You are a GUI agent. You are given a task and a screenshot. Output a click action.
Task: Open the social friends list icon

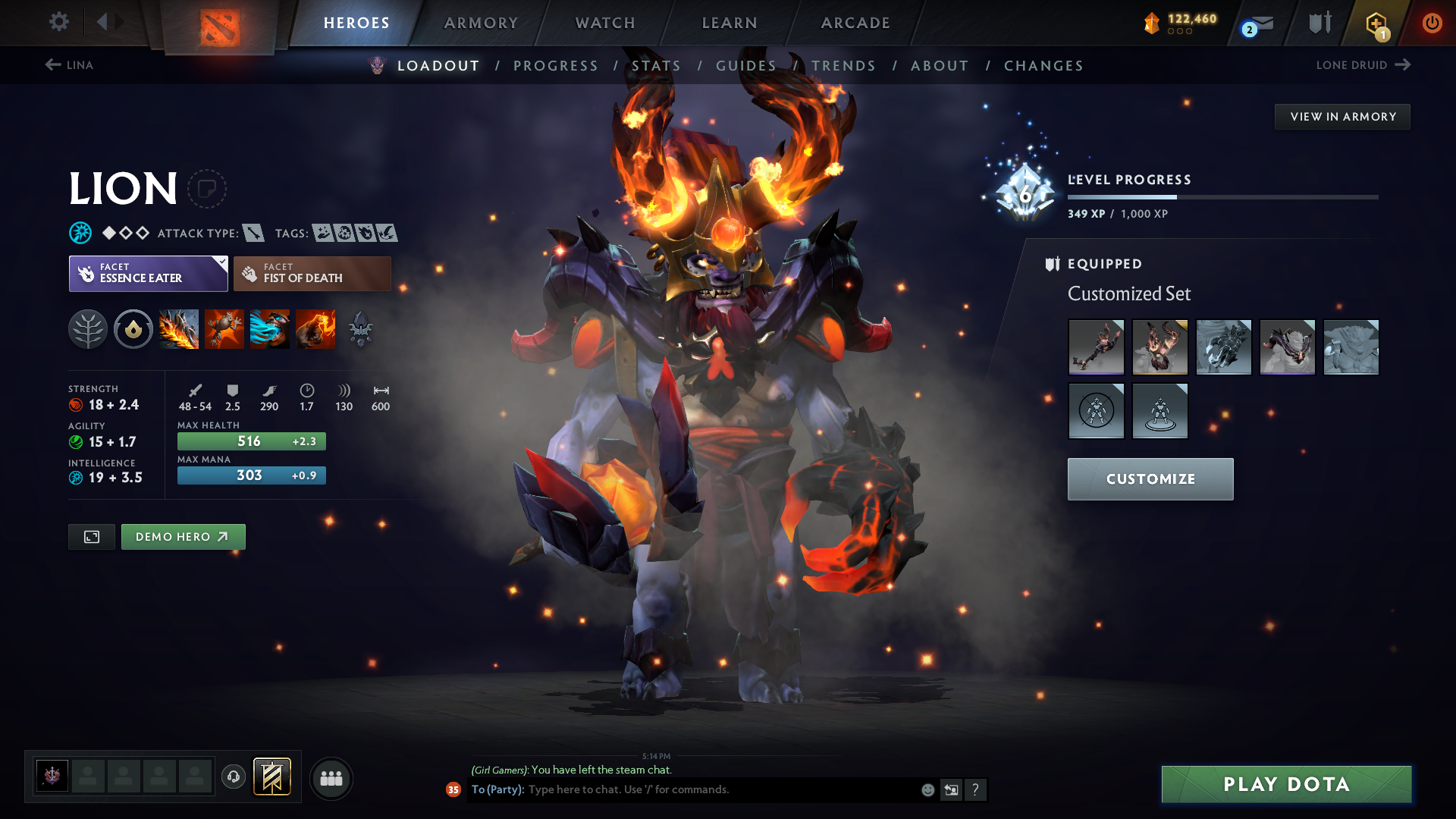331,778
